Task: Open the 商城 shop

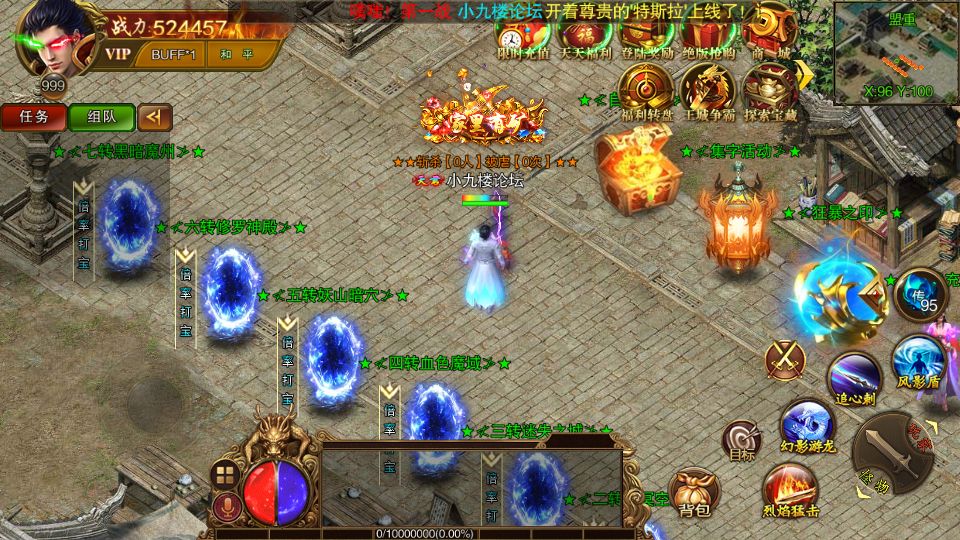Action: pos(763,37)
